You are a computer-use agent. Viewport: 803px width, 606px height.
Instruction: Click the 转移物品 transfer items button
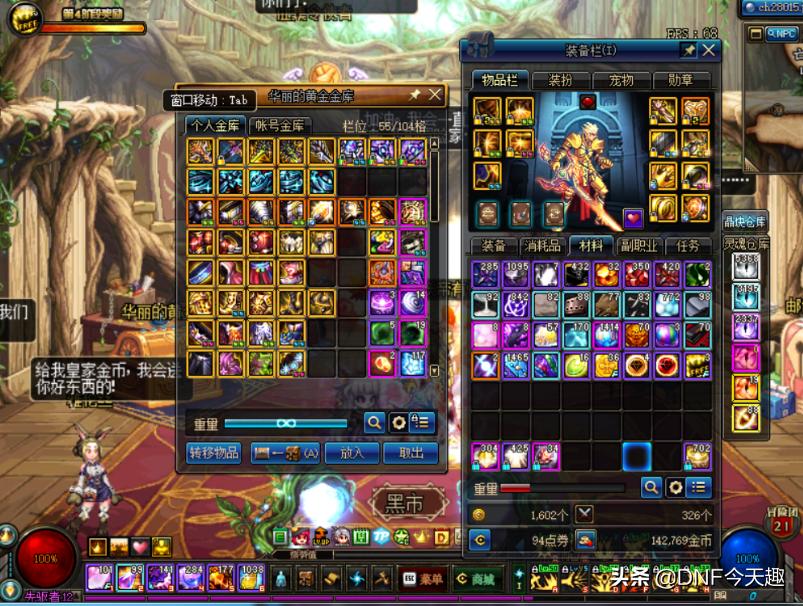[214, 452]
